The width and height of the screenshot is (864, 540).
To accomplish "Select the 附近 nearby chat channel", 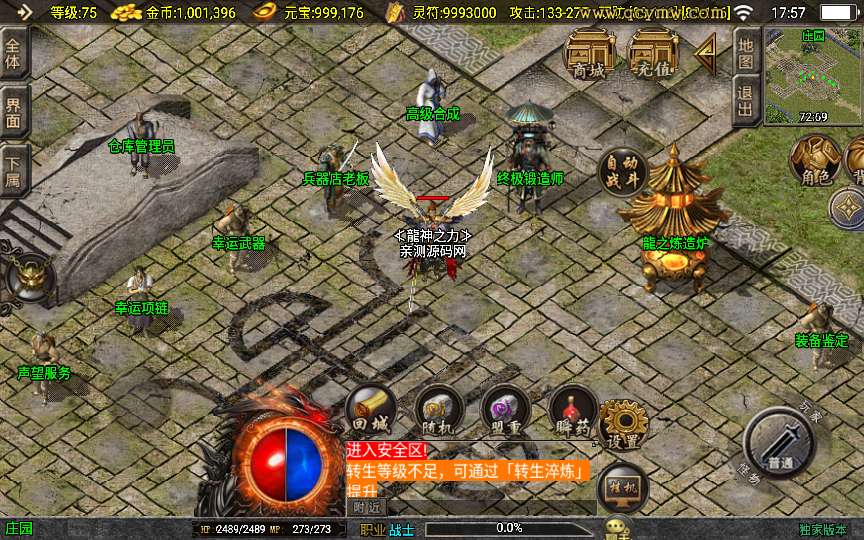I will tap(367, 507).
